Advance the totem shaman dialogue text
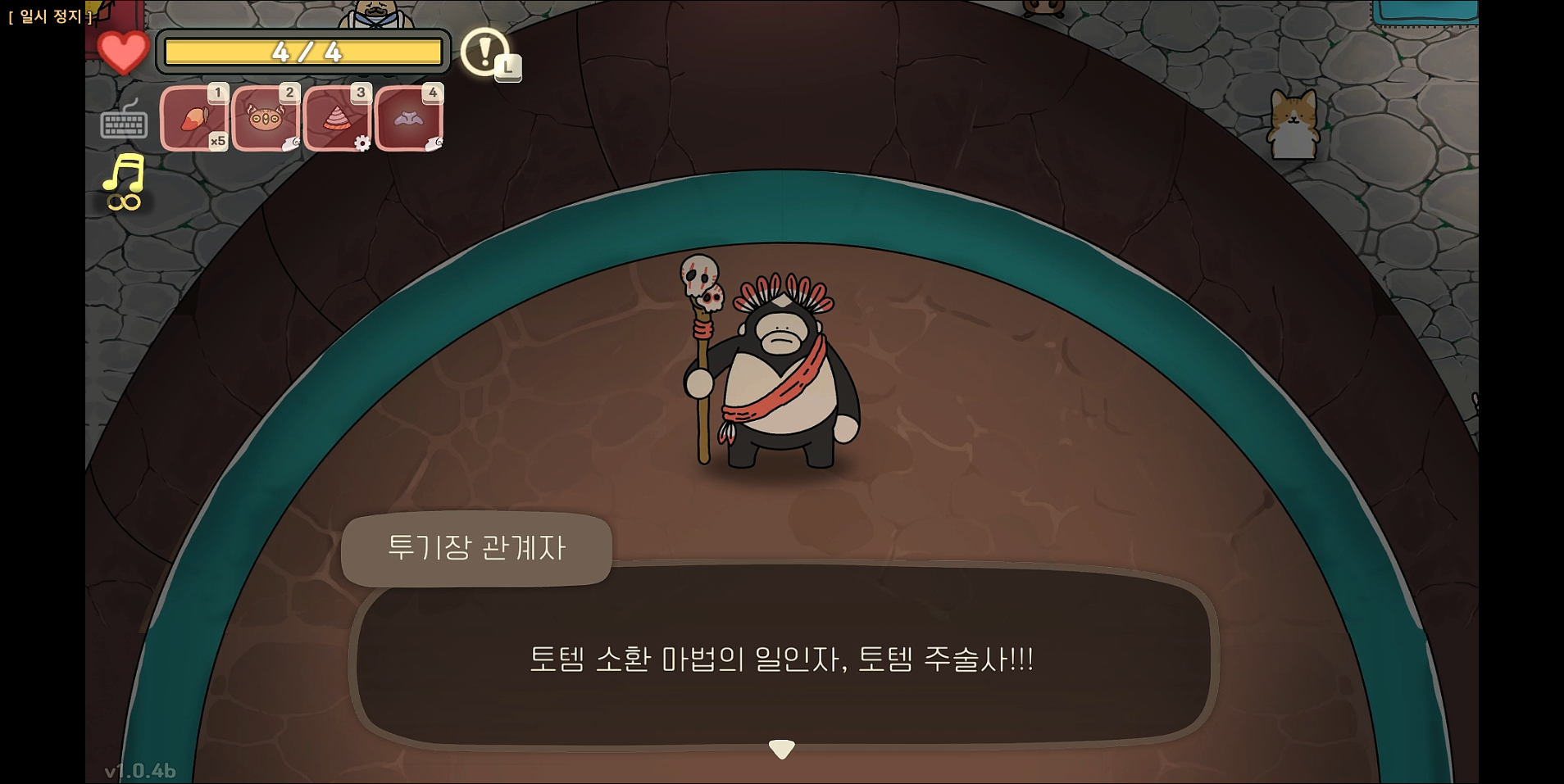This screenshot has width=1564, height=784. pos(783,659)
